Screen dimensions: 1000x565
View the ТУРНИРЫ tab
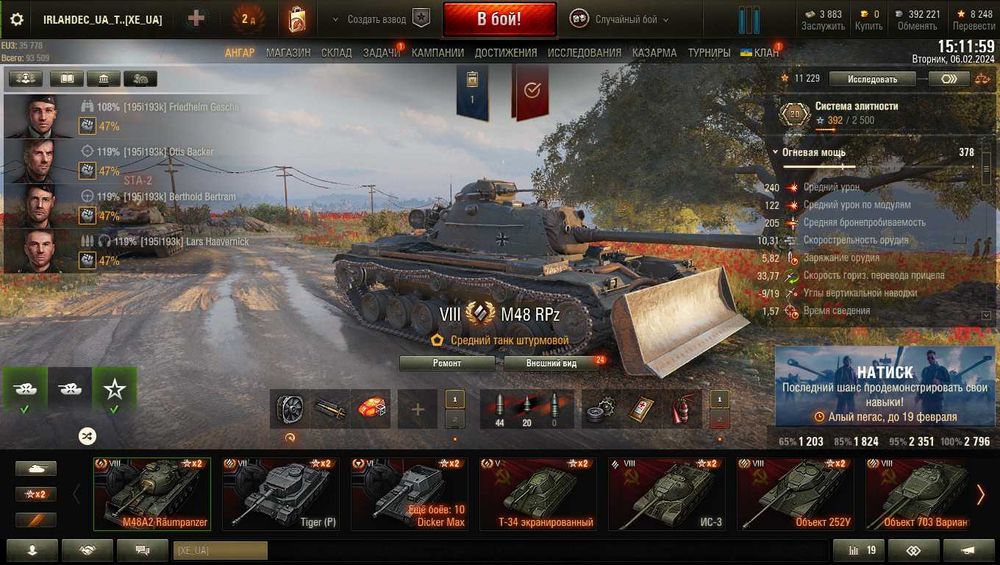coord(709,52)
